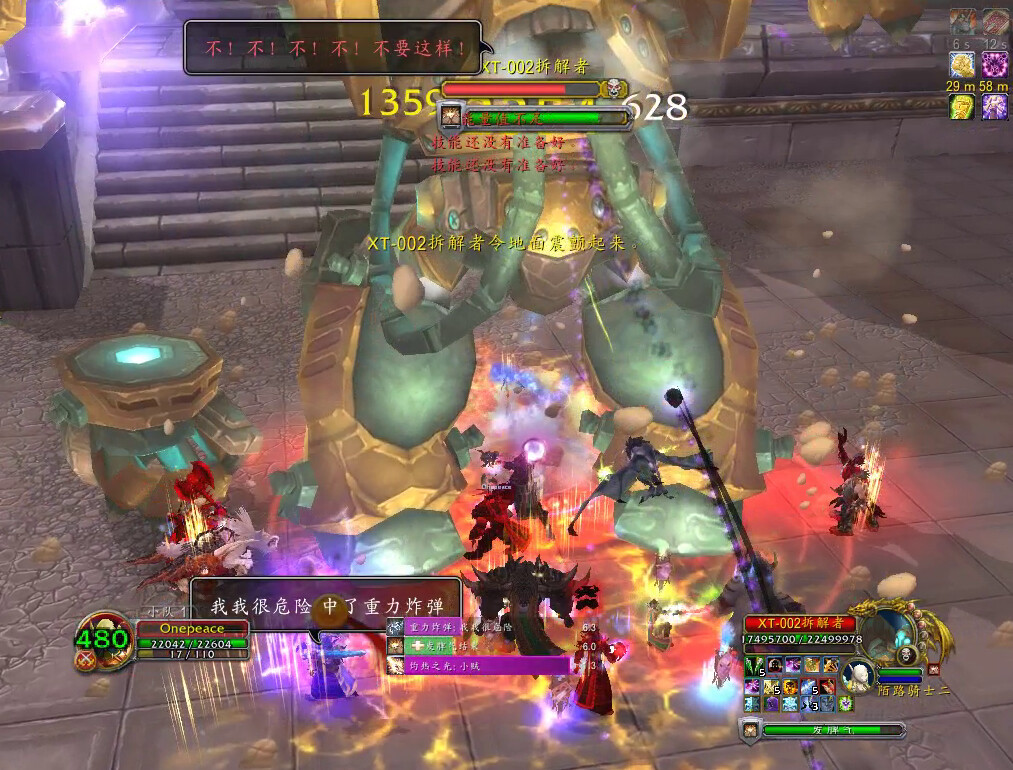Select the green-glowing golden fist buff icon
This screenshot has height=770, width=1013.
point(962,107)
